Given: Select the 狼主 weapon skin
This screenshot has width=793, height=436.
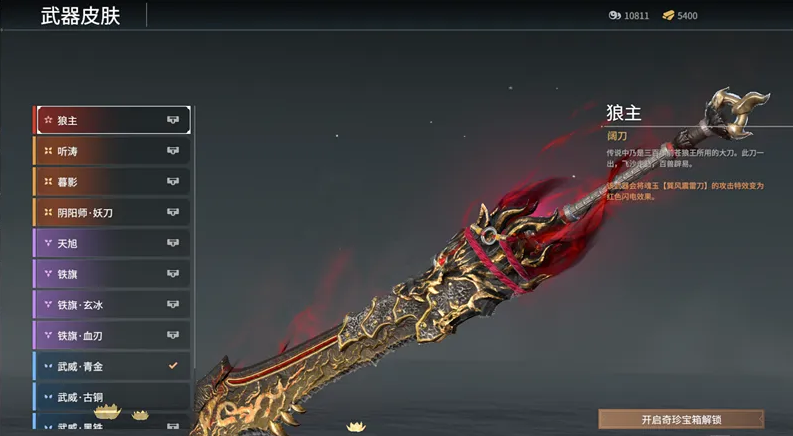Looking at the screenshot, I should click(x=112, y=120).
